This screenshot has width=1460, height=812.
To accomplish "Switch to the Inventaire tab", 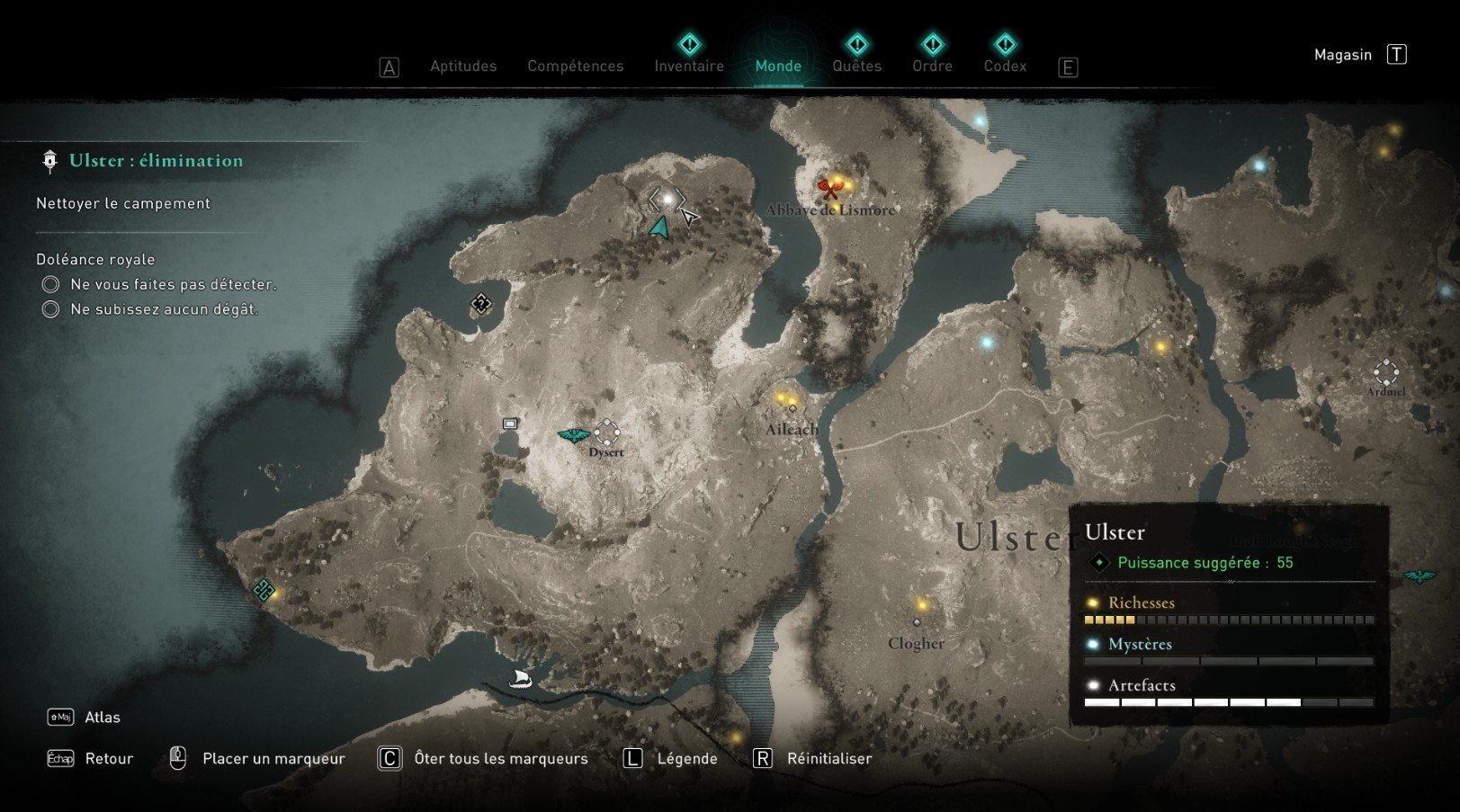I will click(x=688, y=66).
